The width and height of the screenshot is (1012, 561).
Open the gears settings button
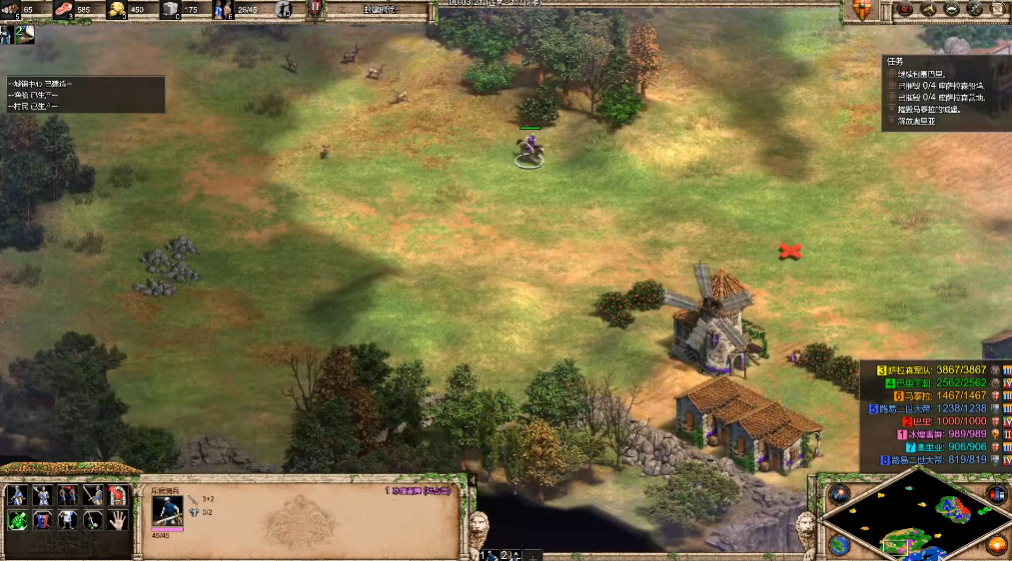[x=974, y=10]
